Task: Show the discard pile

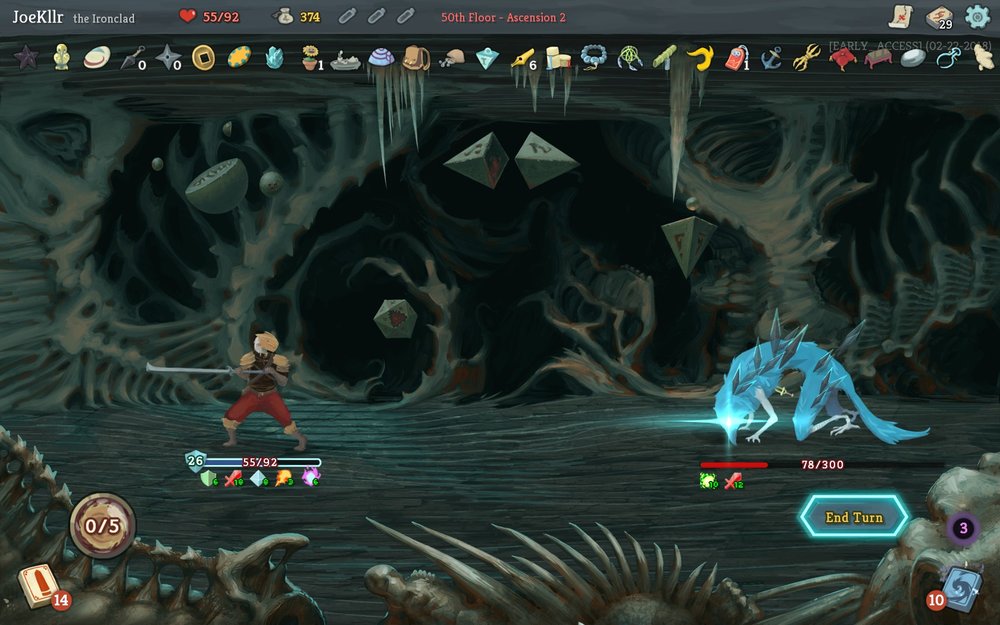Action: (x=962, y=587)
